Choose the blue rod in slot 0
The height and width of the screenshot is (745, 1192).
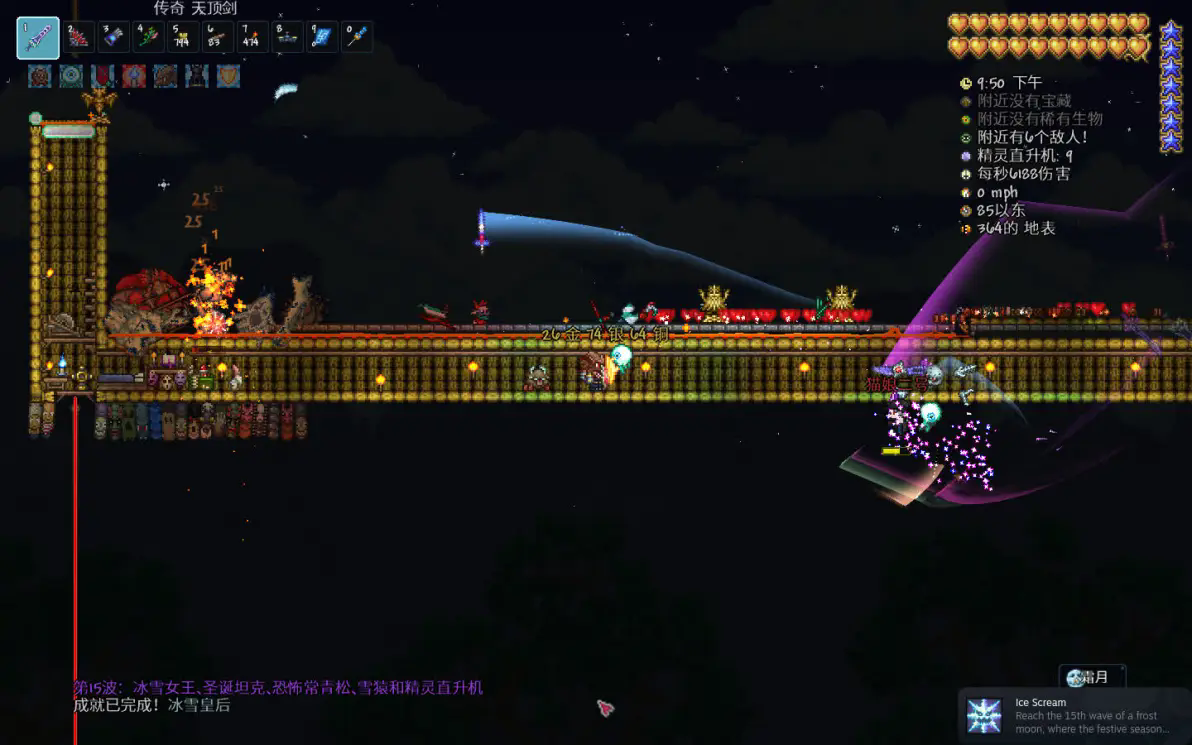click(x=357, y=37)
